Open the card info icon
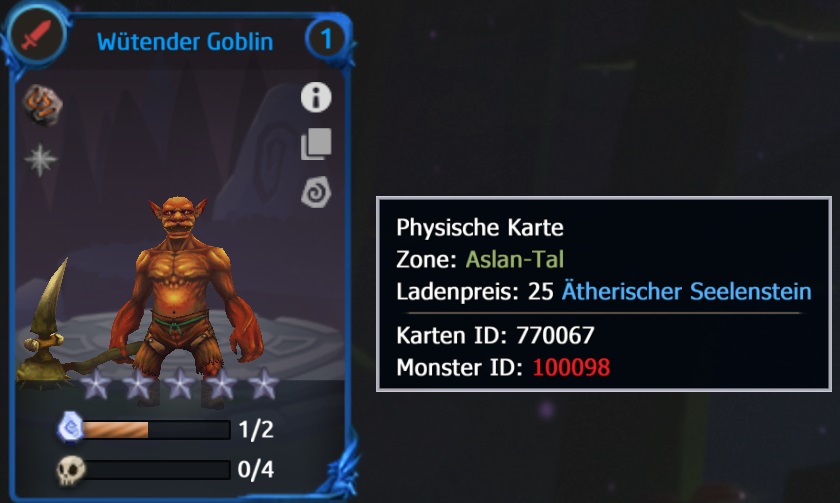Image resolution: width=840 pixels, height=503 pixels. point(316,97)
